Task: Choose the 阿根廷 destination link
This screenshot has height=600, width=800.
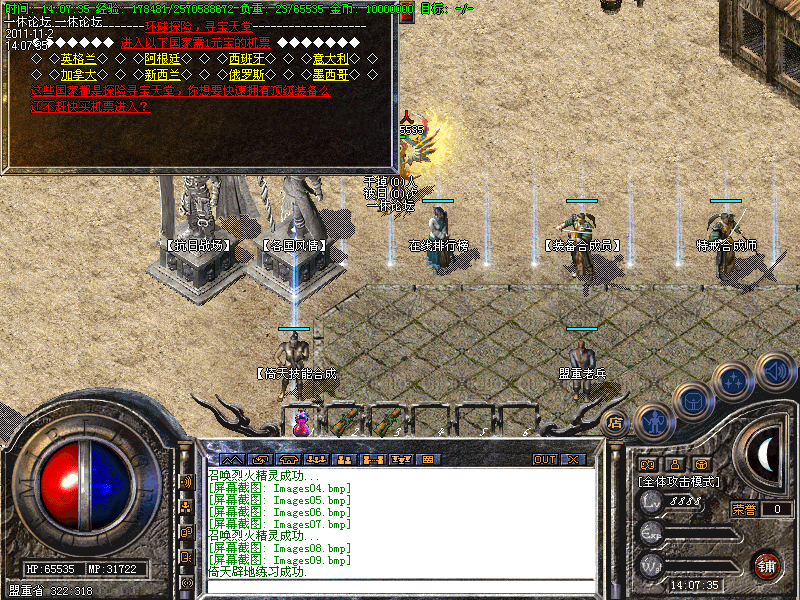Action: (164, 59)
